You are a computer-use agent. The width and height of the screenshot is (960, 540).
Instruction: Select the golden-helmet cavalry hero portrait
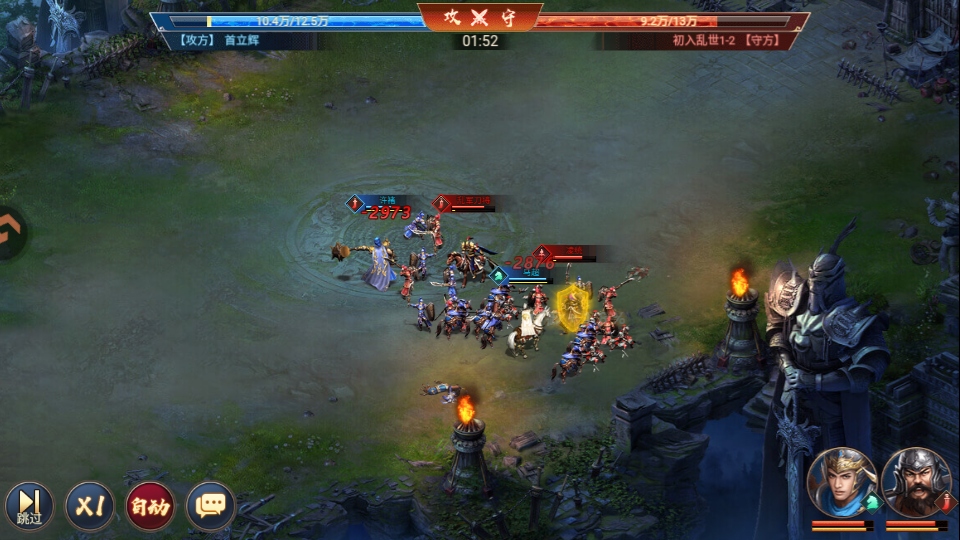pos(842,483)
